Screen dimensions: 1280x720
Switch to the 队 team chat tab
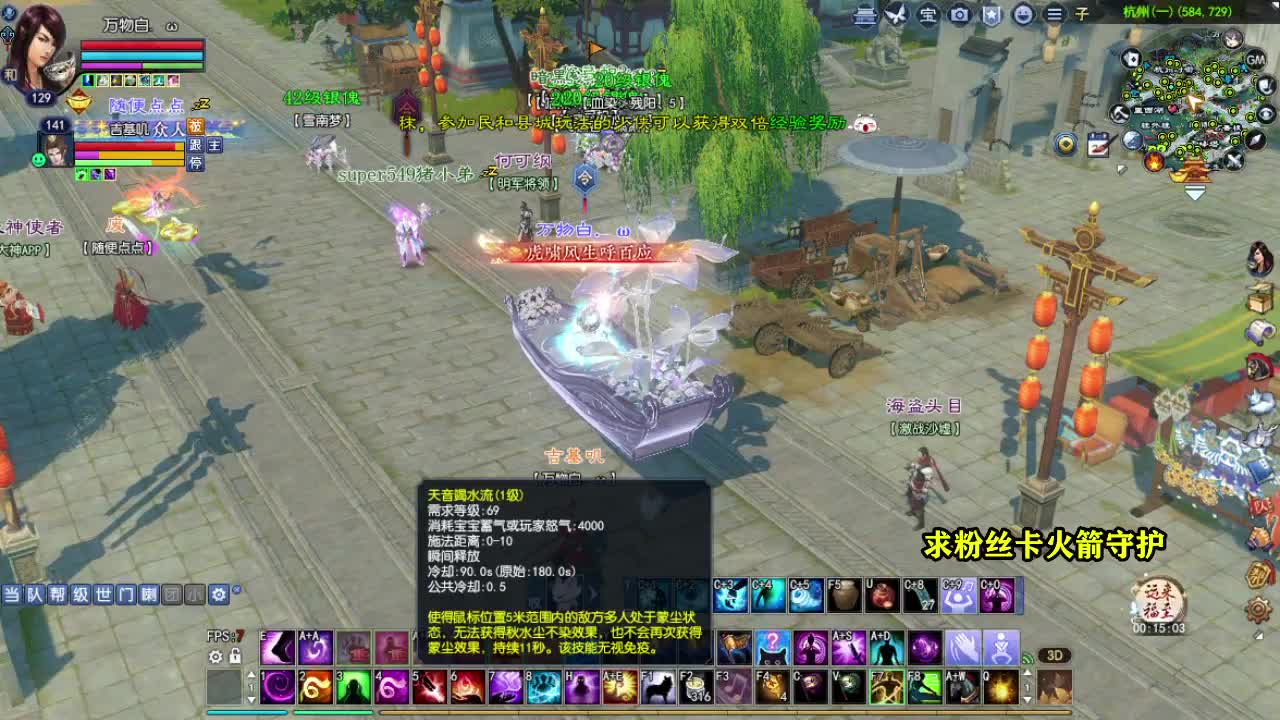(35, 593)
